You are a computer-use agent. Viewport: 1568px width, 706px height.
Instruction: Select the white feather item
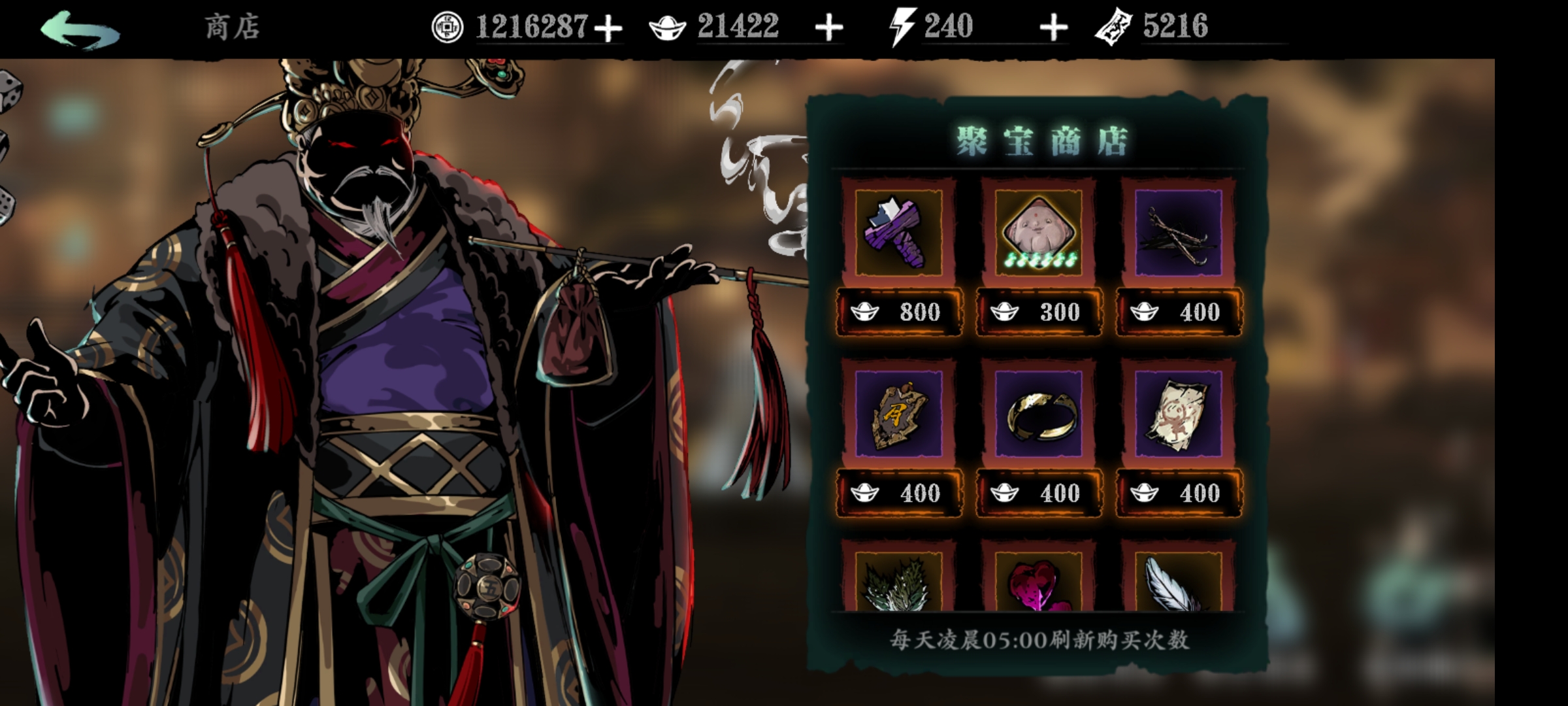click(1178, 582)
